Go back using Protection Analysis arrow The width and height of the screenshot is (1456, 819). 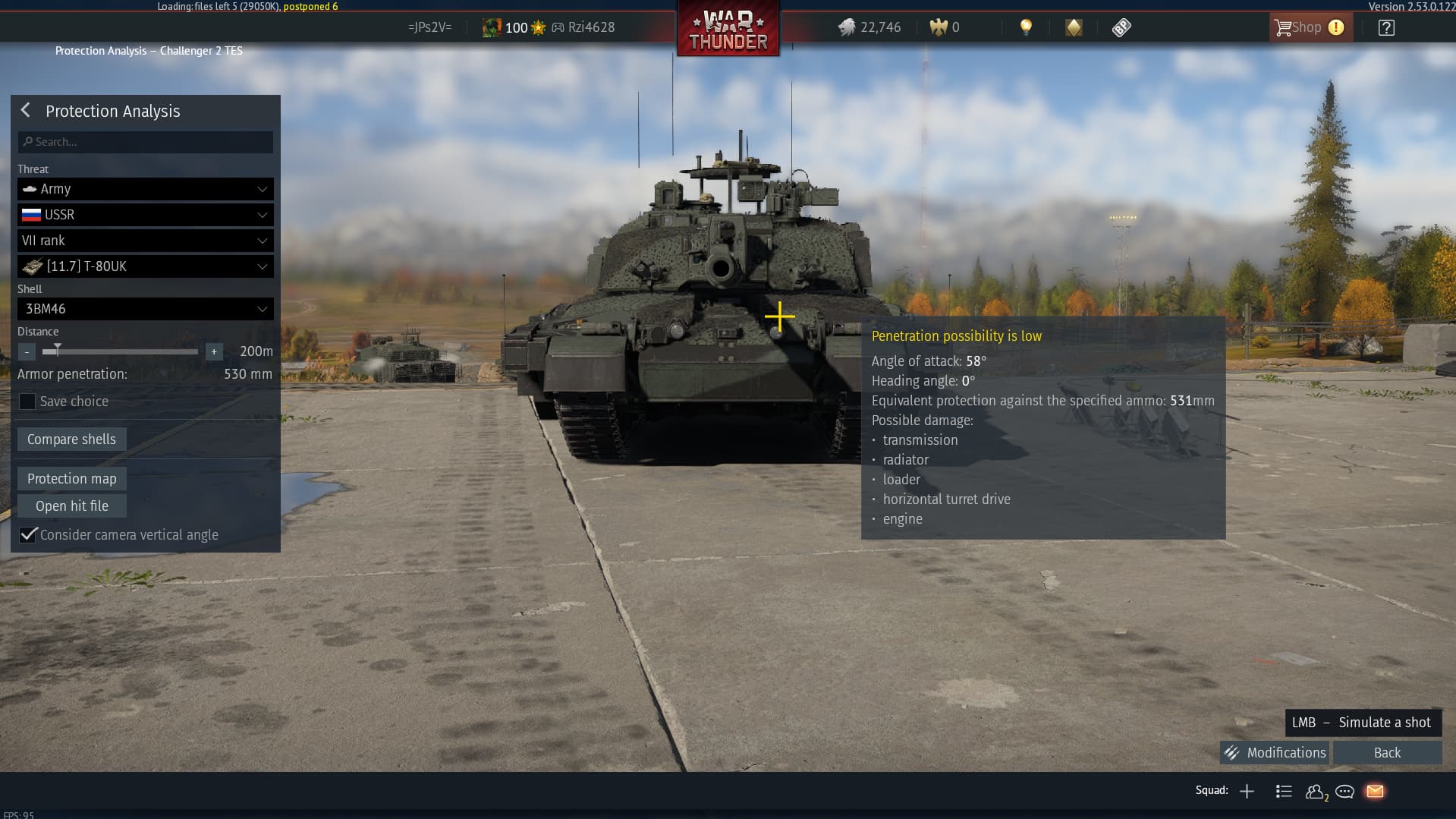coord(26,111)
